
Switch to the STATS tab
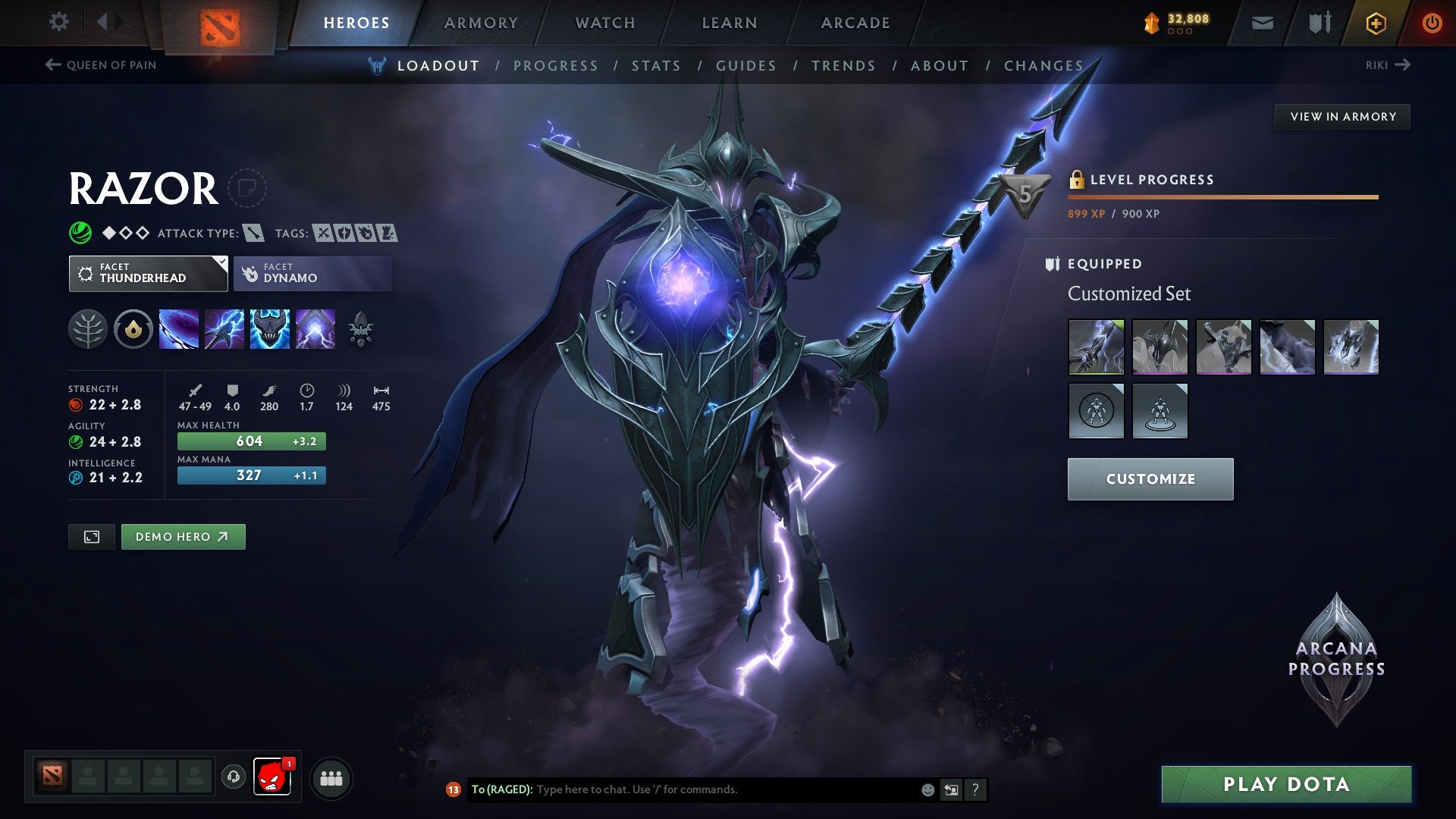tap(656, 65)
